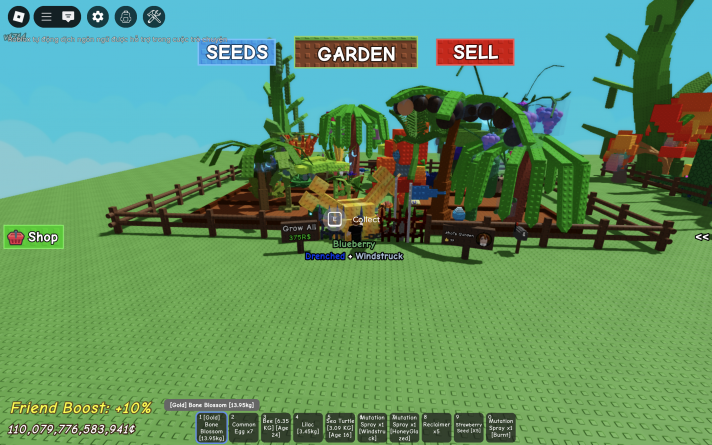Teleport to the Garden
This screenshot has height=445, width=712.
pyautogui.click(x=356, y=53)
